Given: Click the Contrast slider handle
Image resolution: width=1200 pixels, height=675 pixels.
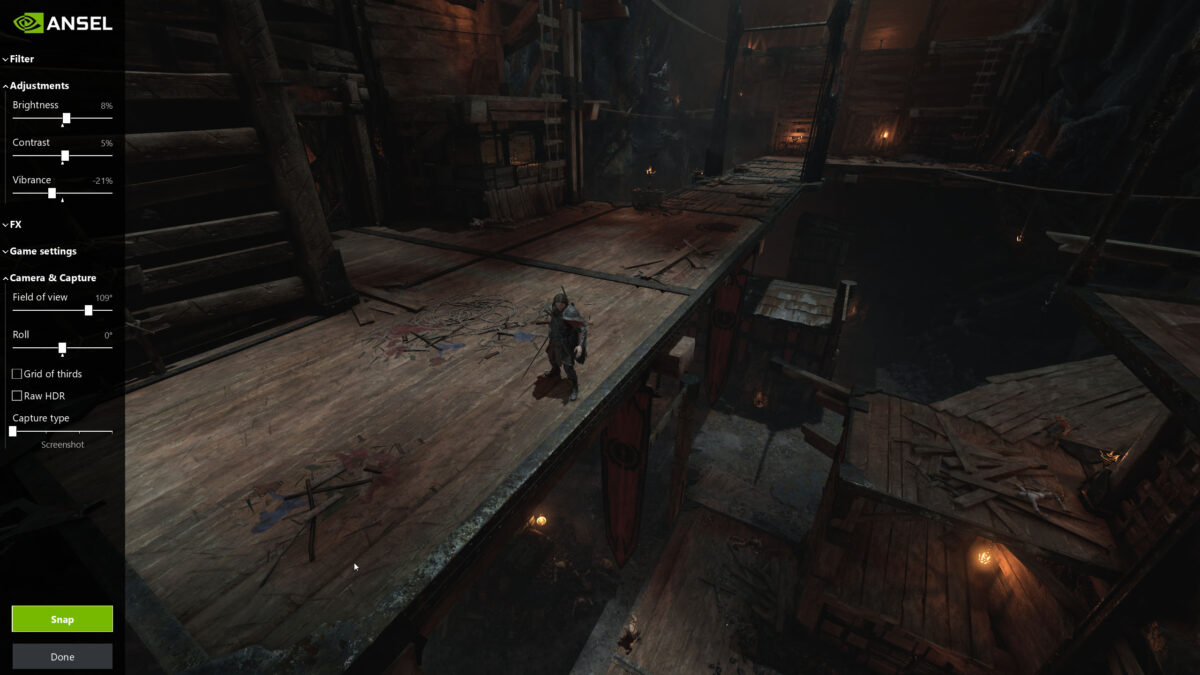Looking at the screenshot, I should pos(65,155).
